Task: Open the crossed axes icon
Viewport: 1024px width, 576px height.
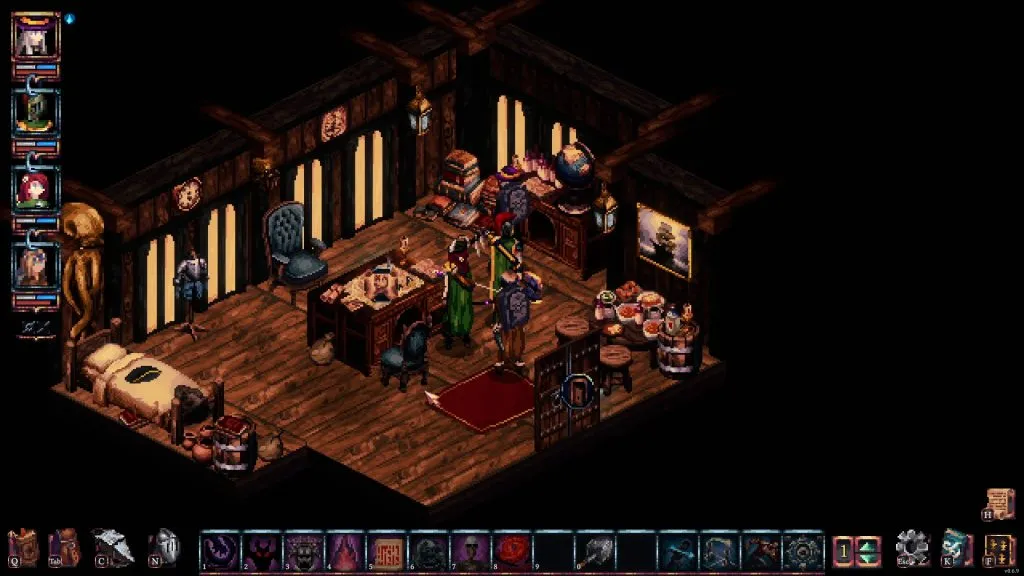Action: (x=115, y=548)
